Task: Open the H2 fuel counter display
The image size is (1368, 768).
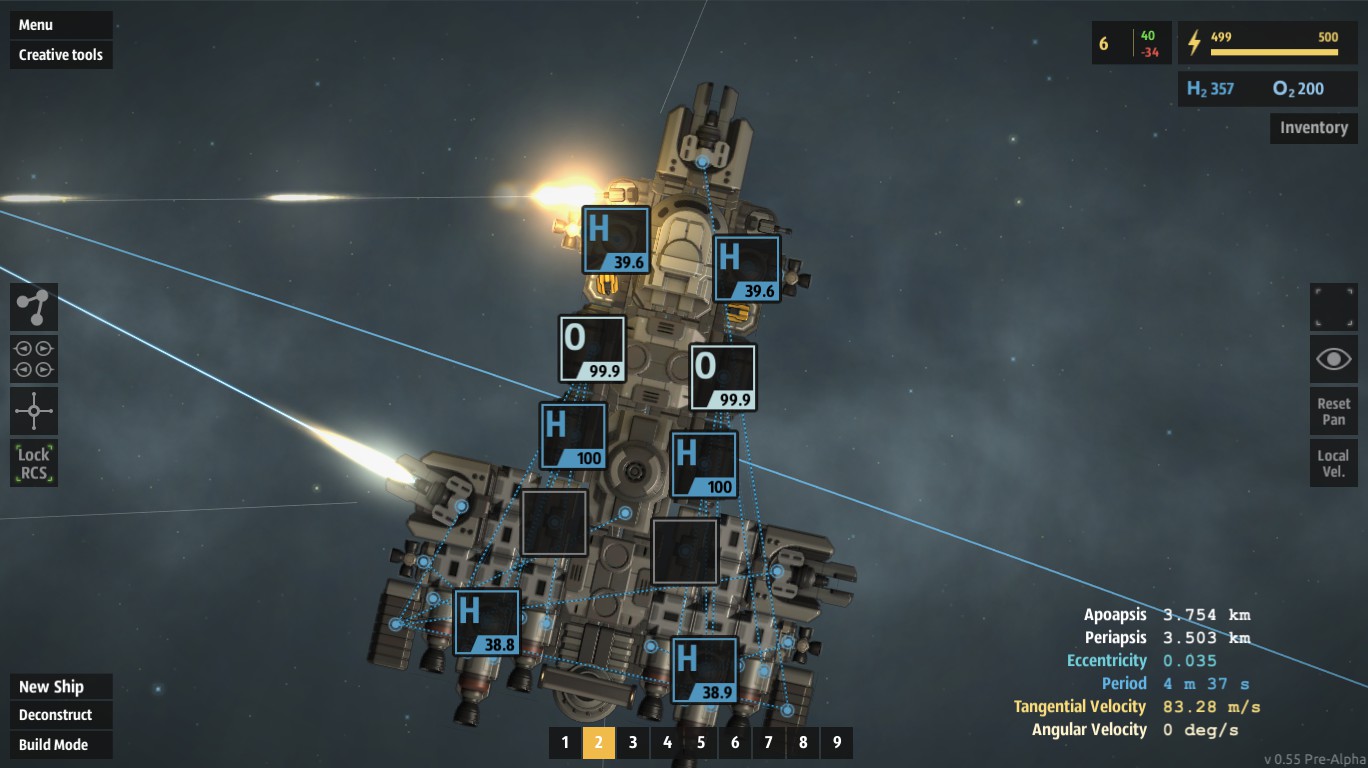Action: point(1213,88)
